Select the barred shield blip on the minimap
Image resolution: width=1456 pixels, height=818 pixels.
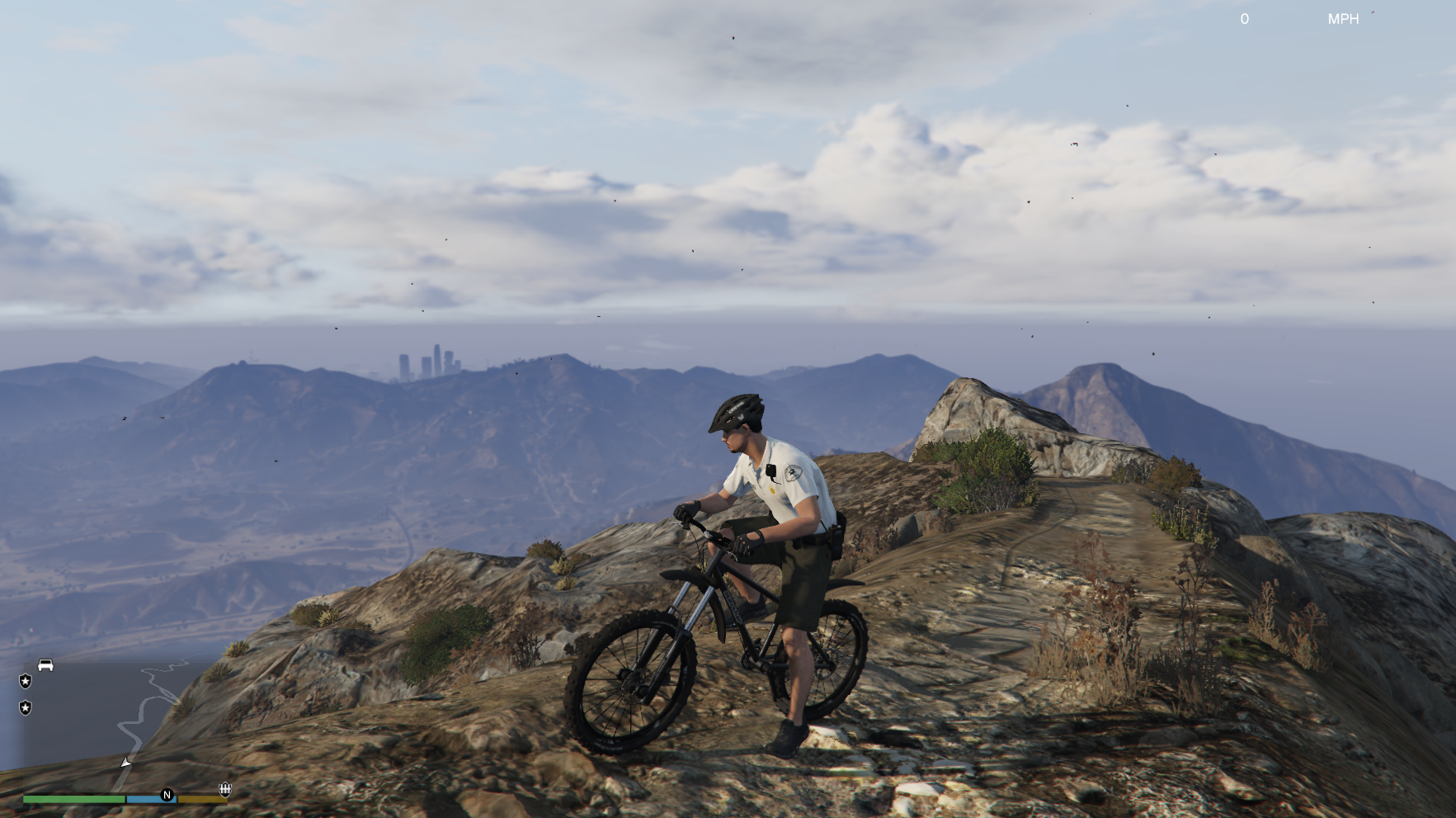click(x=224, y=790)
